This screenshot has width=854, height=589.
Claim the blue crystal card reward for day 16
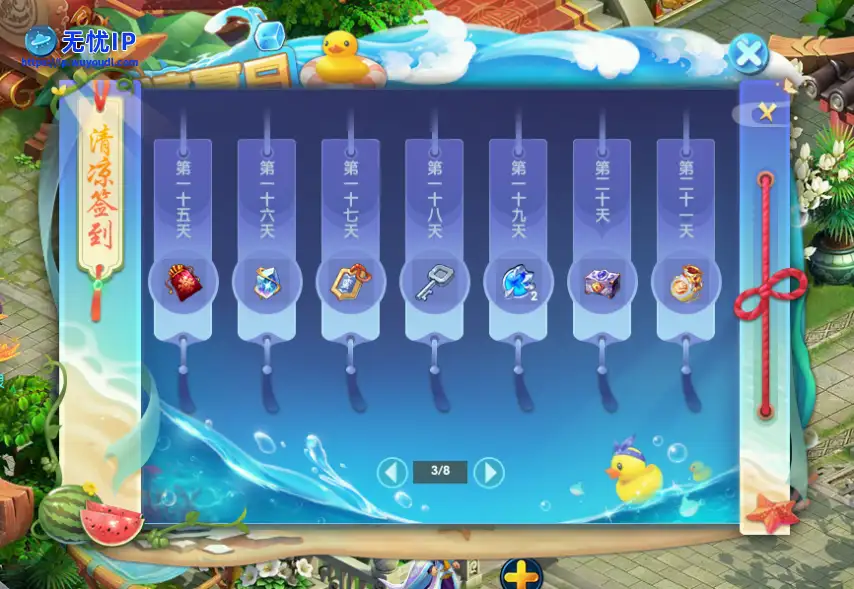point(267,283)
